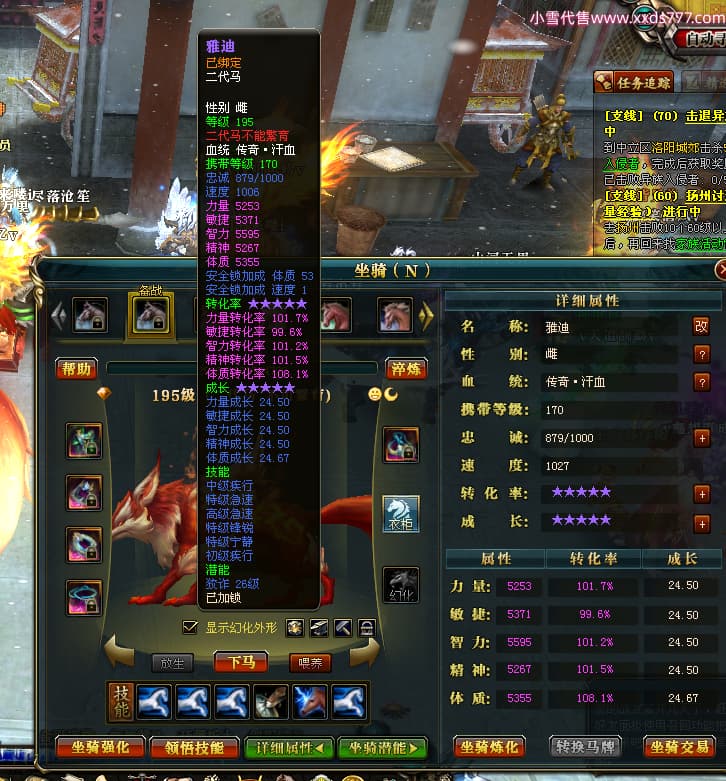
Task: Click the 帮助 help button
Action: (x=77, y=369)
